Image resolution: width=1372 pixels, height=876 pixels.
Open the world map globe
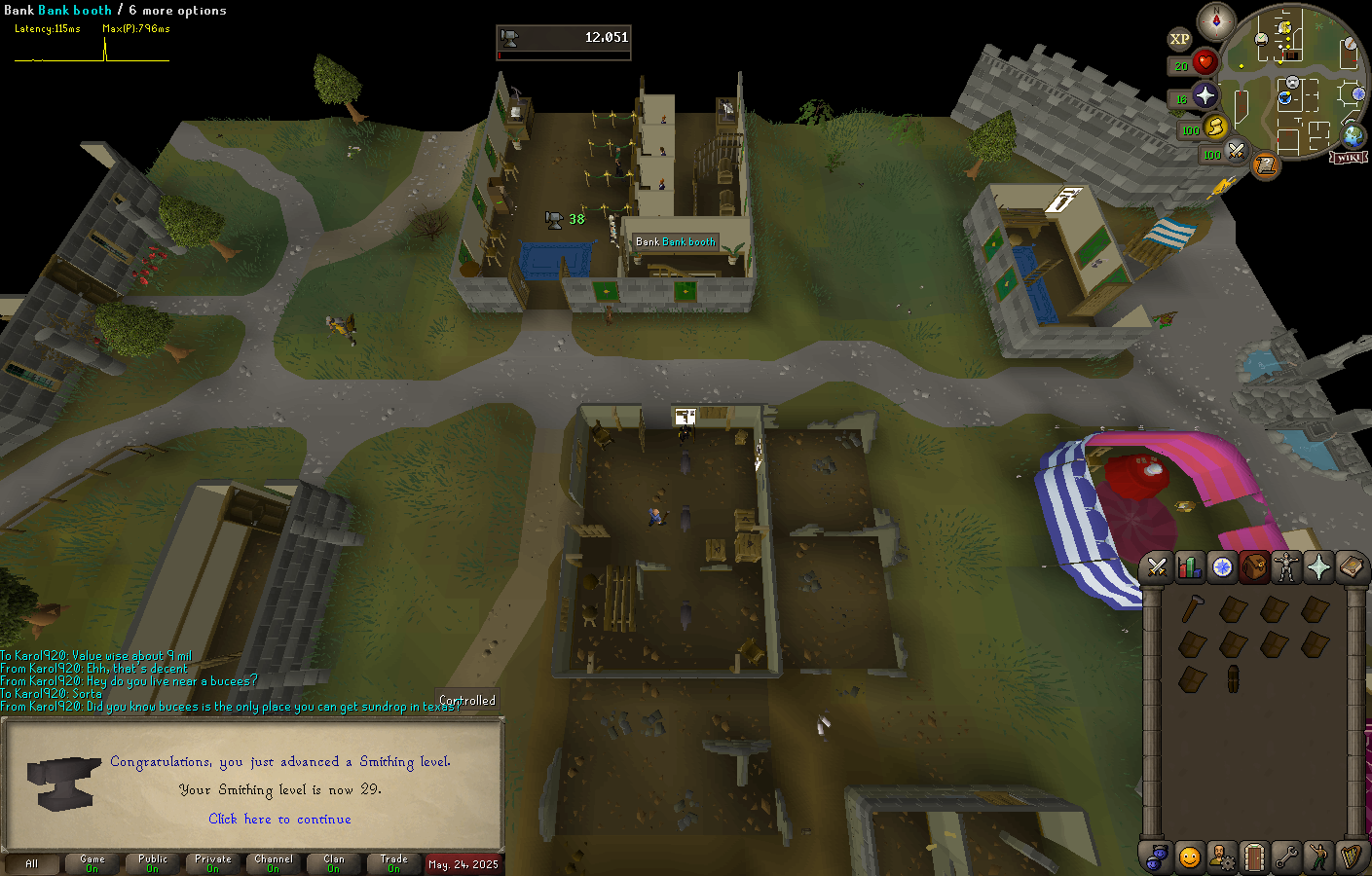tap(1353, 135)
